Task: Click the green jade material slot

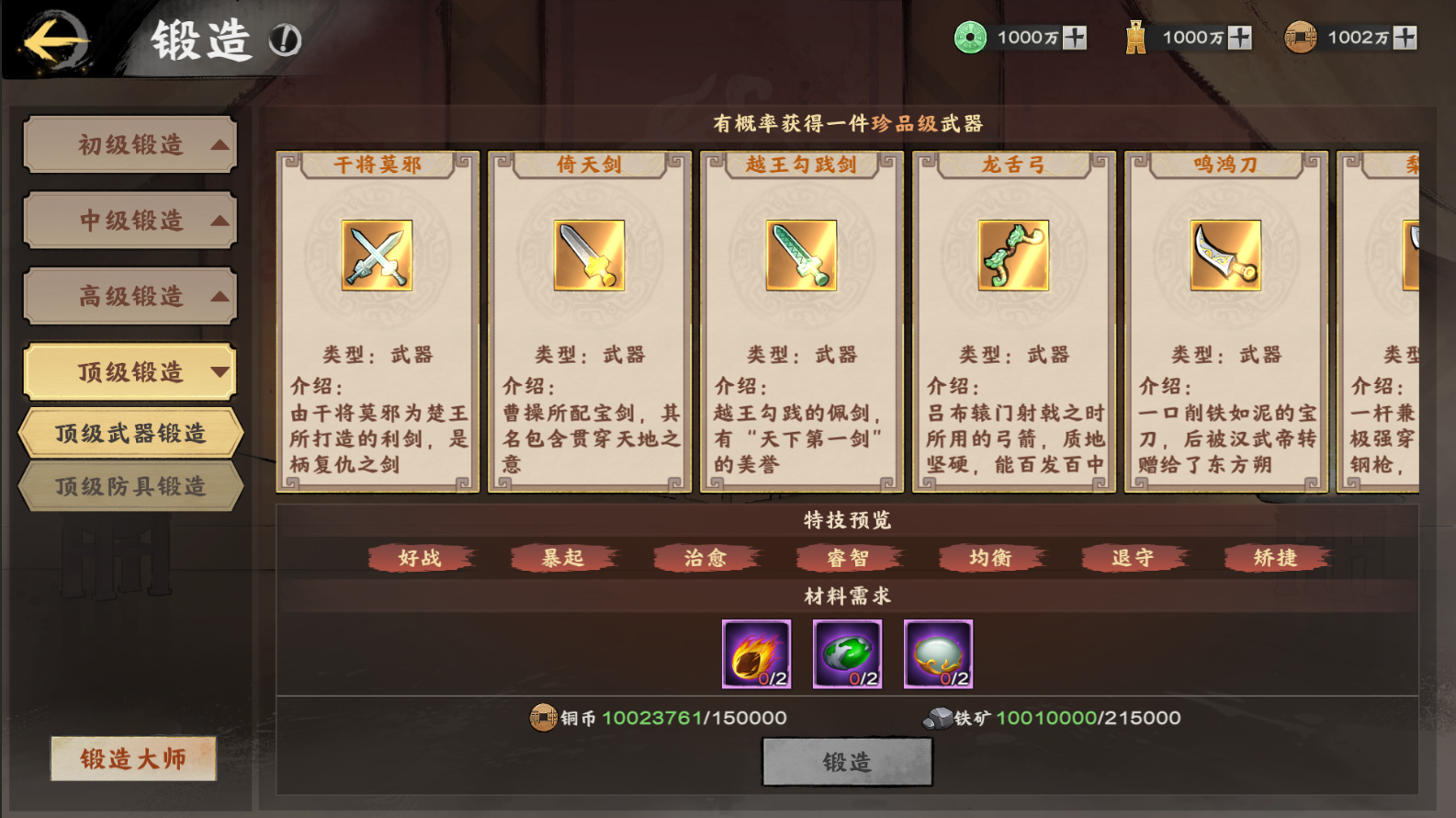Action: click(x=847, y=654)
